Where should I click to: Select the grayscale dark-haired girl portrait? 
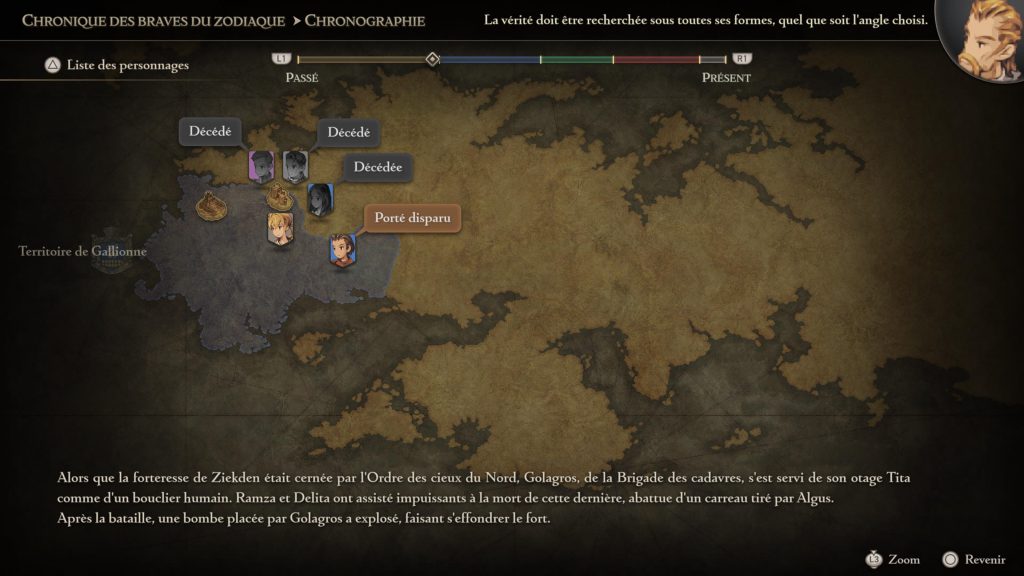pyautogui.click(x=320, y=199)
